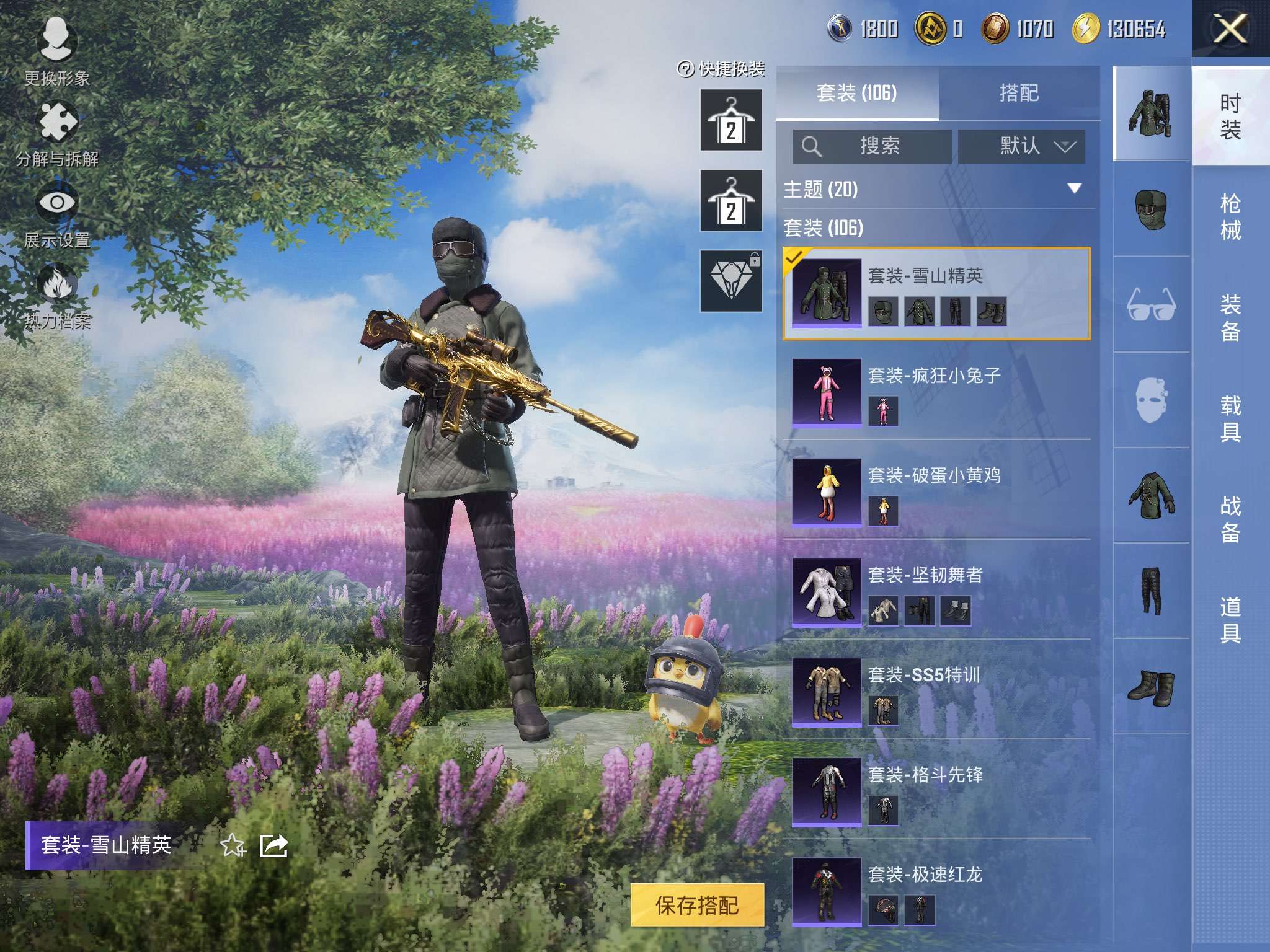This screenshot has height=952, width=1270.
Task: Open the locked diamond quick-outfit slot
Action: pyautogui.click(x=731, y=281)
